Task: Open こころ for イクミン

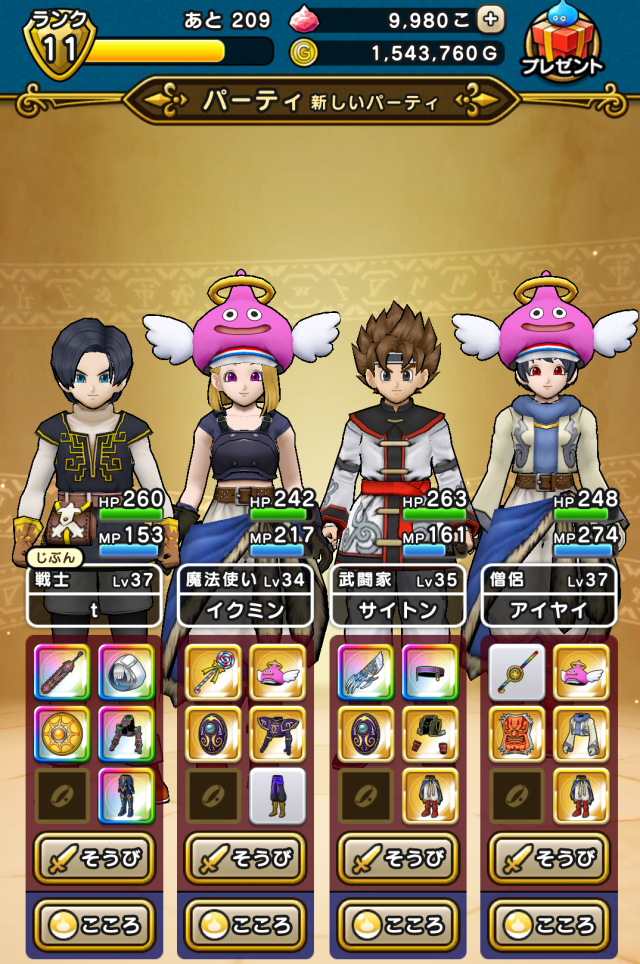Action: click(x=248, y=922)
